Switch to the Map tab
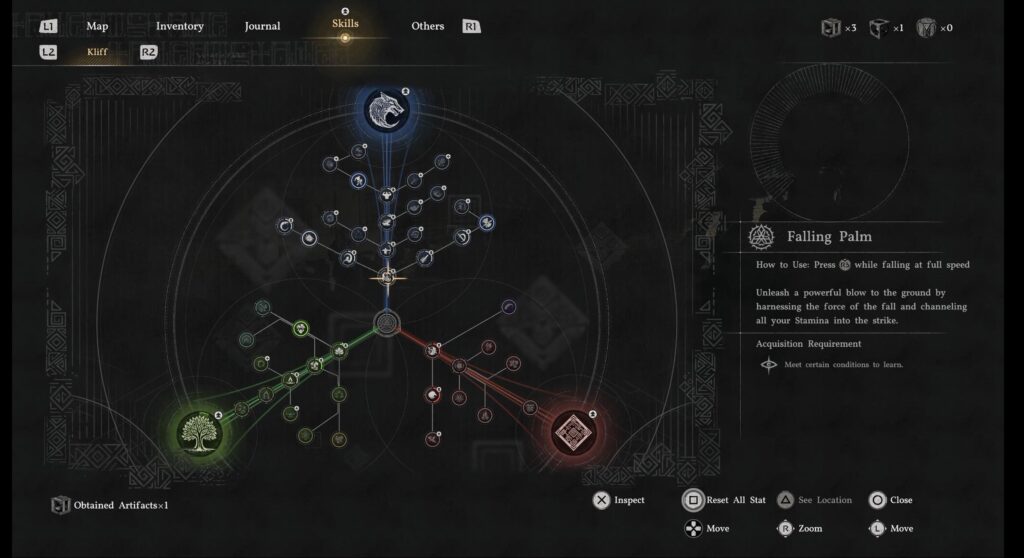This screenshot has width=1024, height=558. pyautogui.click(x=97, y=26)
